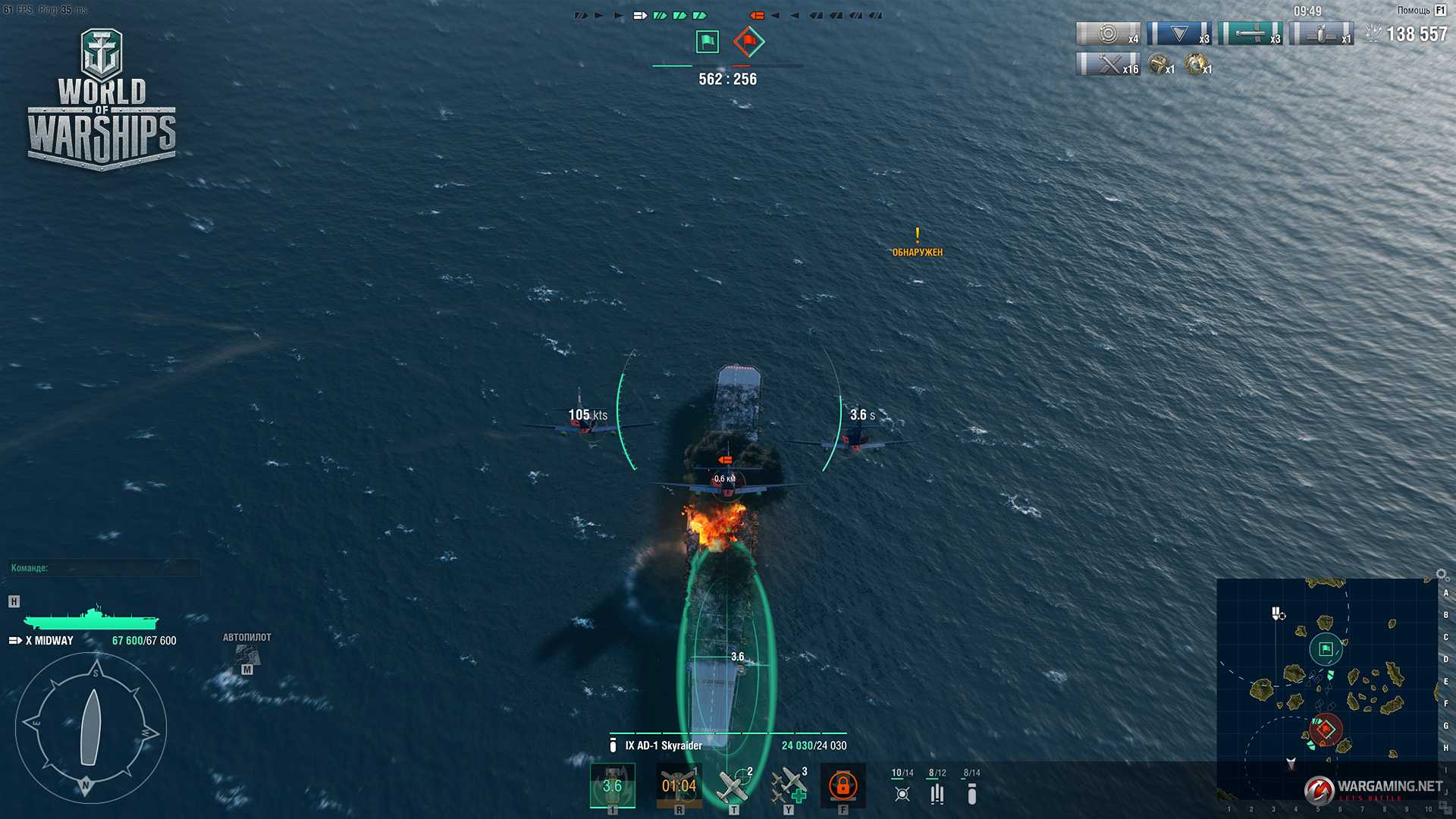Click the green flag base on minimap
The image size is (1456, 819).
(x=1326, y=649)
